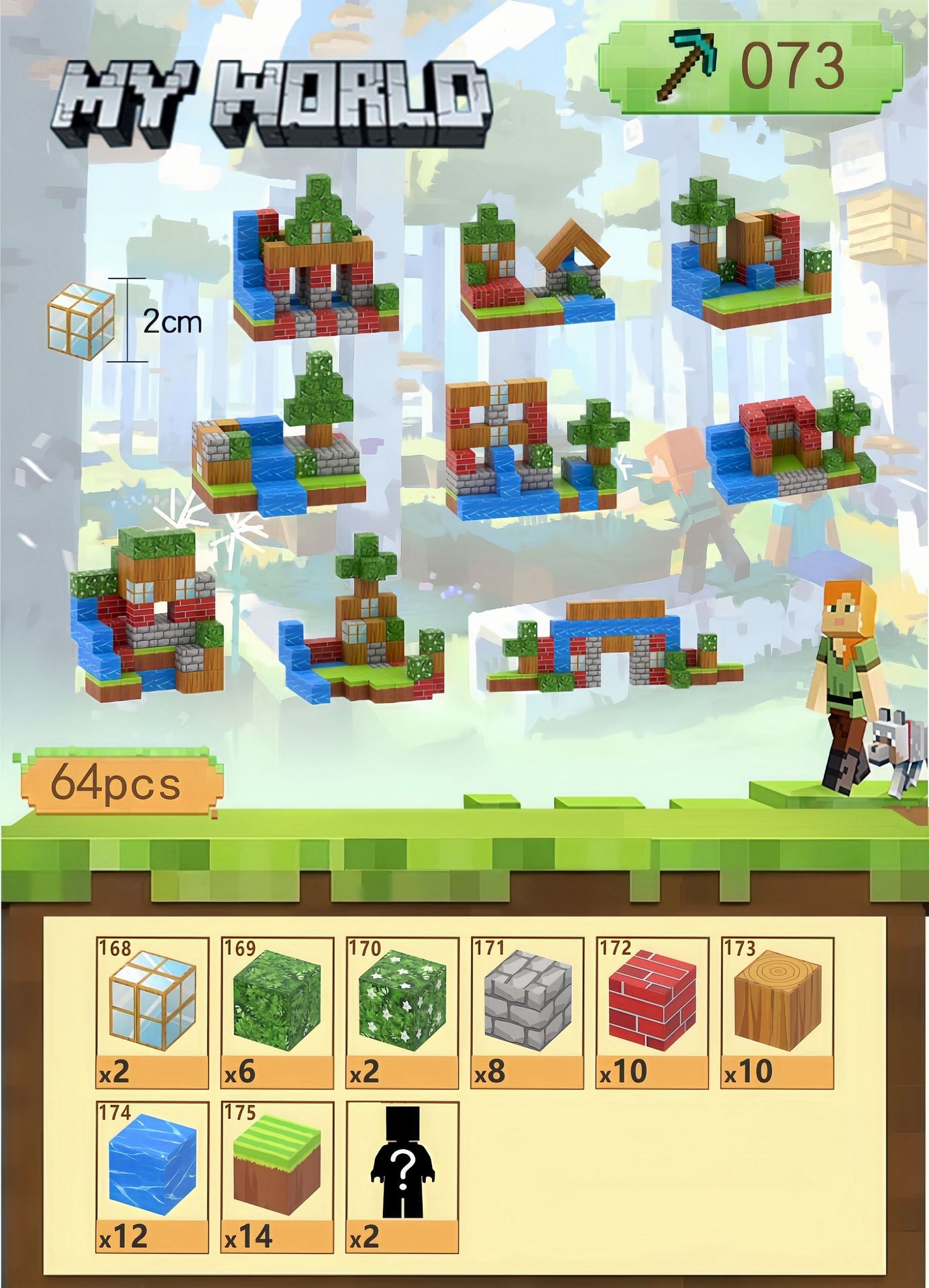
Task: Select the mystery figure silhouette slot
Action: coord(402,1177)
